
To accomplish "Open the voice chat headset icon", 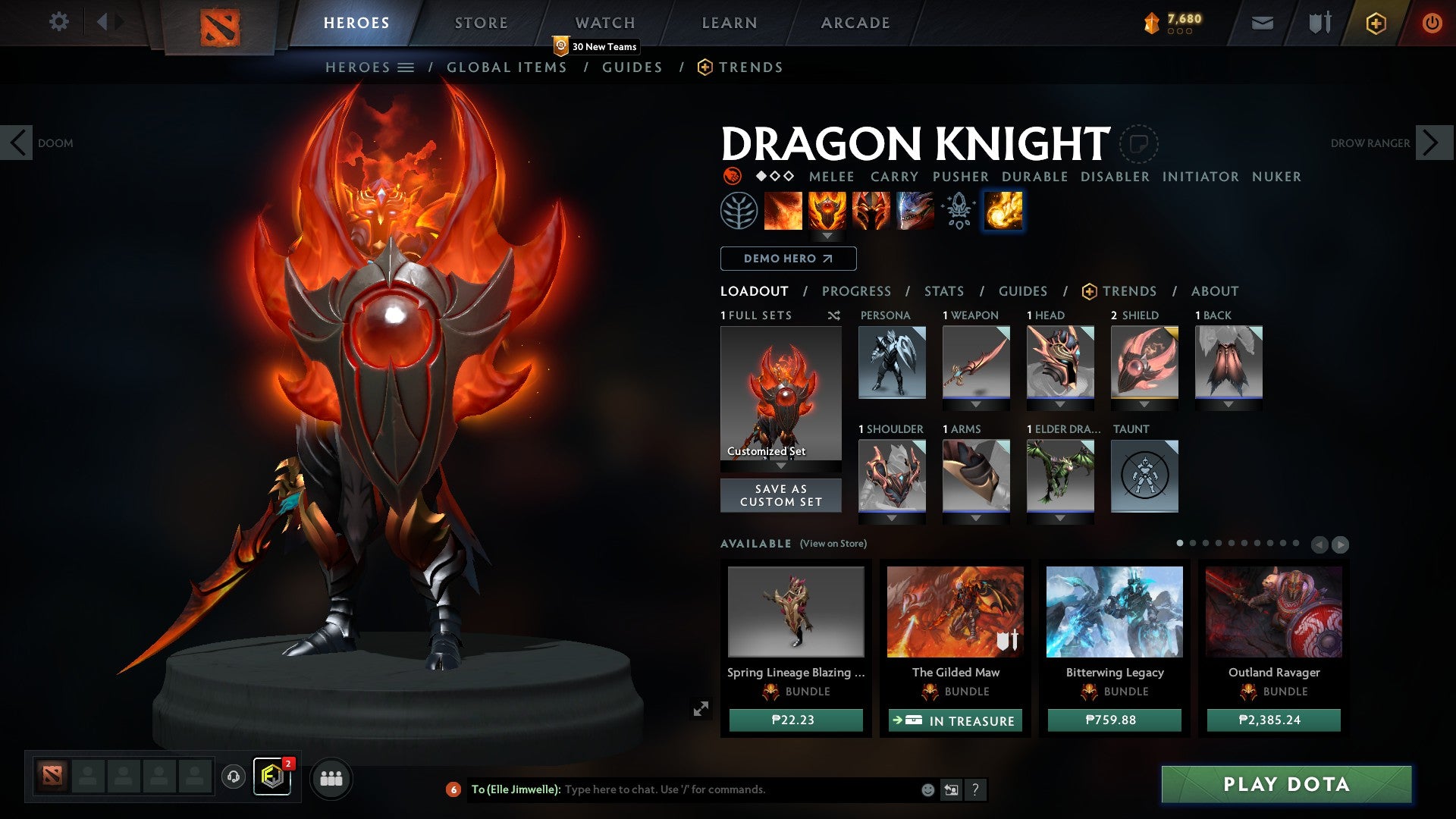I will (x=233, y=778).
